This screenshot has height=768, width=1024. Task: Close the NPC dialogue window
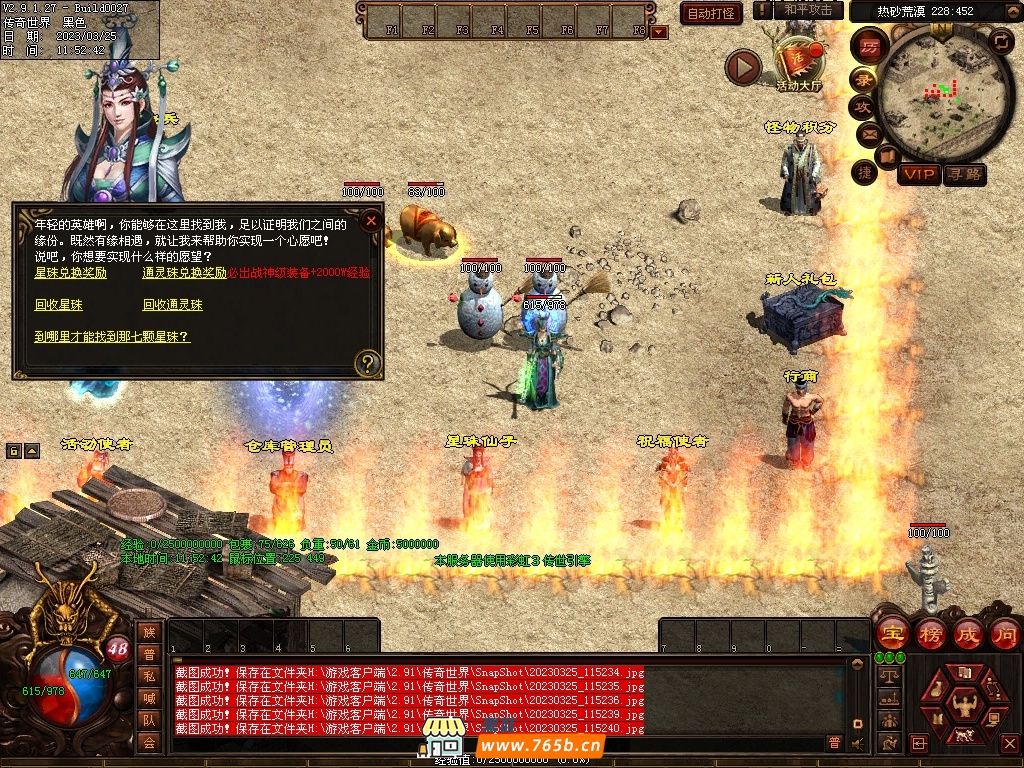371,220
